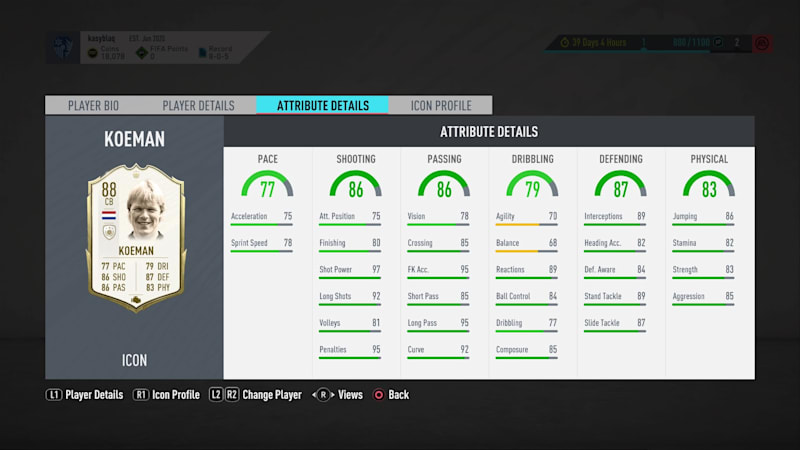Select the Attribute Details tab
The image size is (800, 450).
322,105
